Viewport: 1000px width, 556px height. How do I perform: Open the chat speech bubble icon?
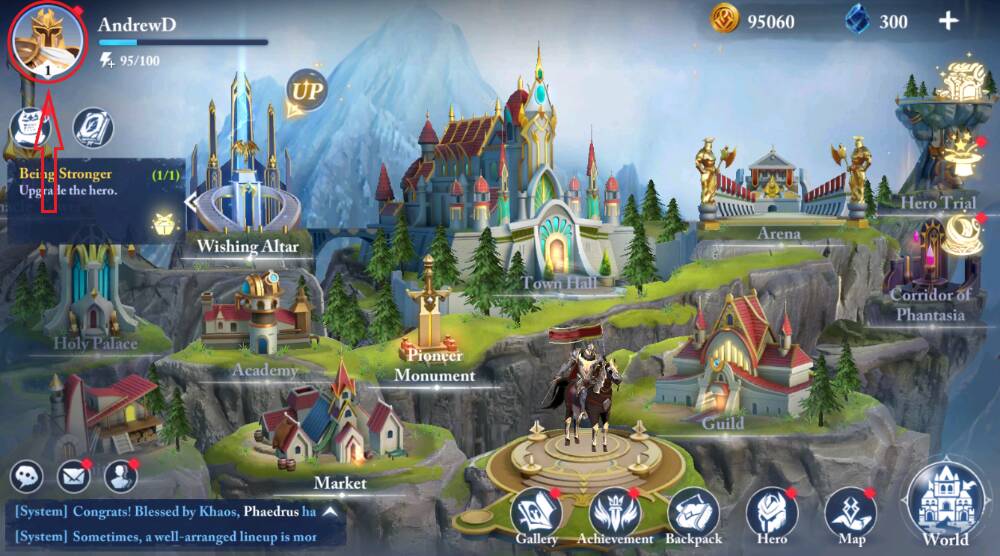(x=29, y=476)
